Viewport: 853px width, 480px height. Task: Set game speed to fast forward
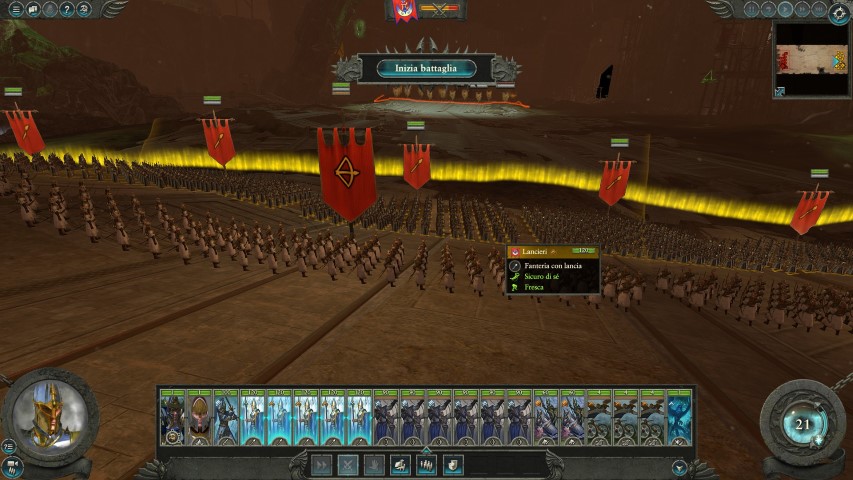[803, 10]
